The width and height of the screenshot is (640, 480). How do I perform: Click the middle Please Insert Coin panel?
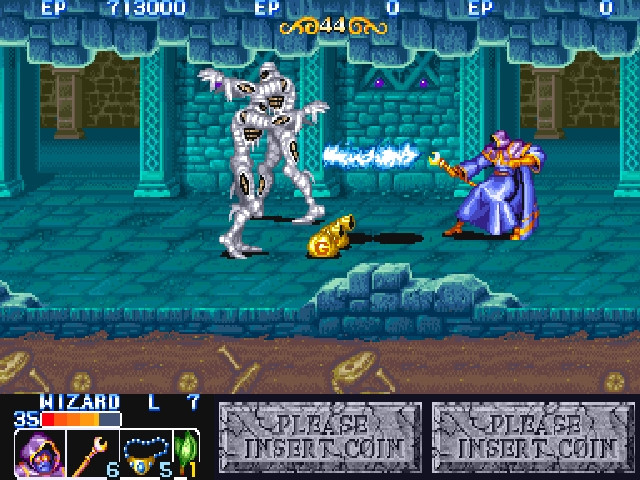pyautogui.click(x=322, y=436)
